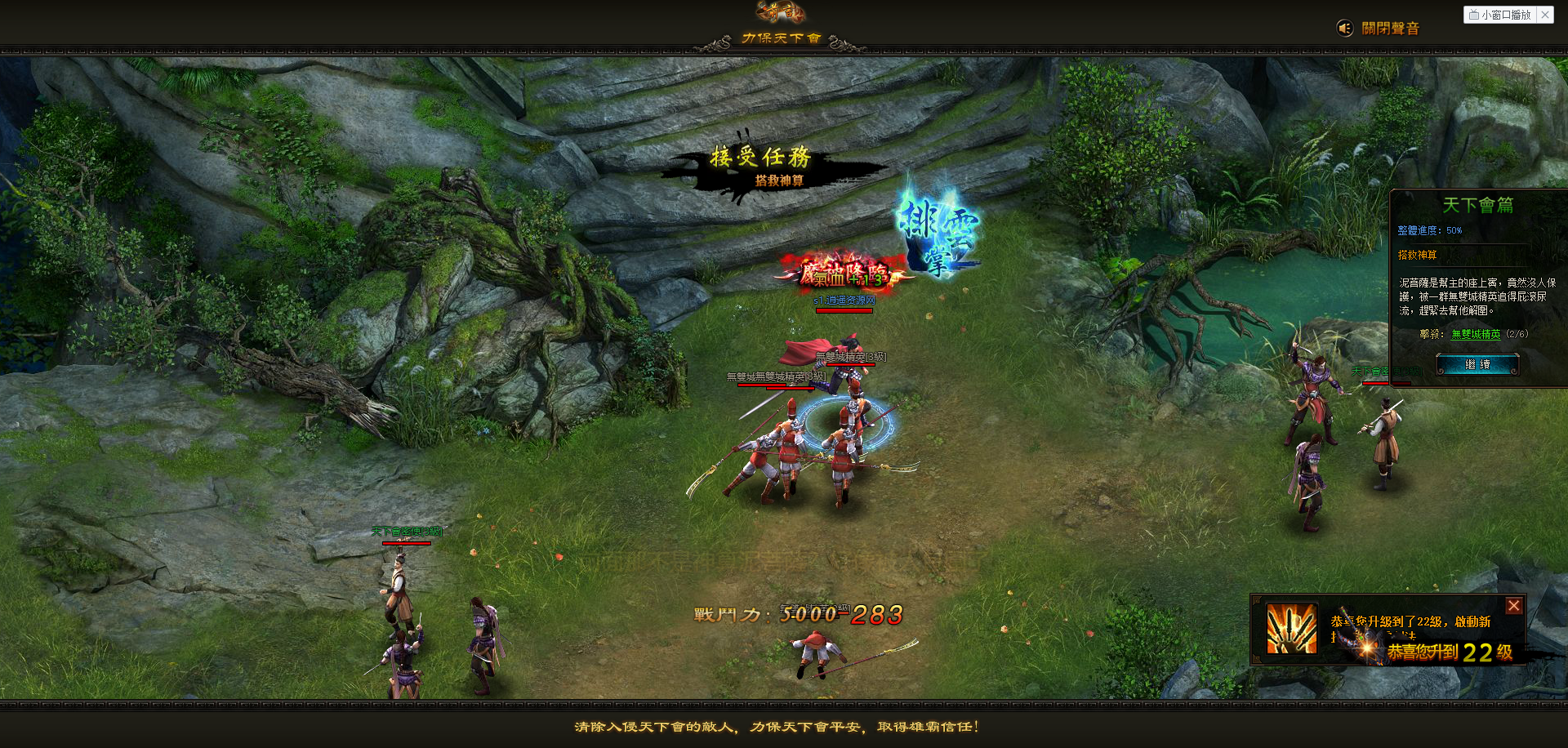Dismiss level-up message via red X
Screen dimensions: 1568x748
(1515, 605)
